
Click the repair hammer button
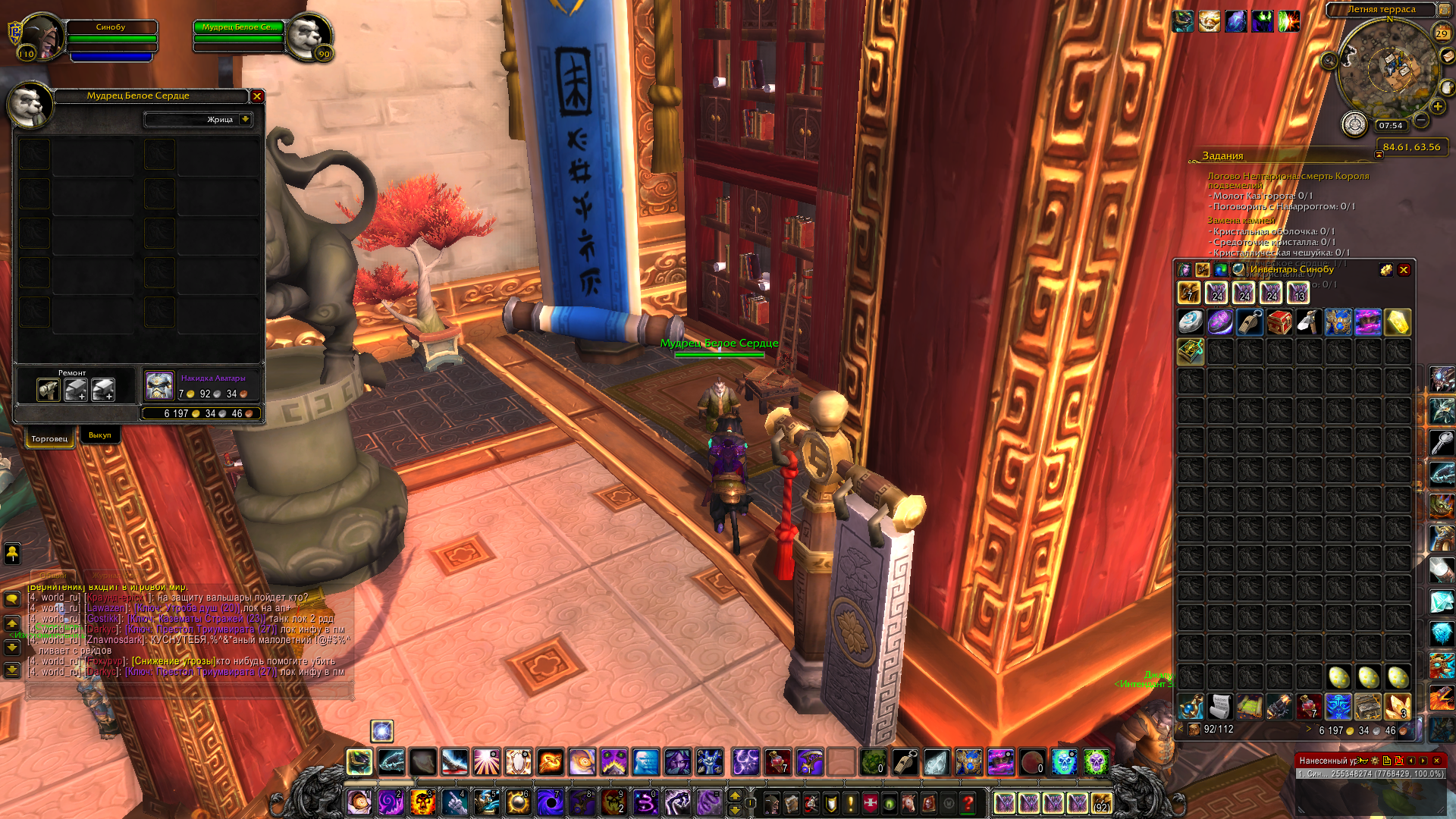click(x=49, y=390)
